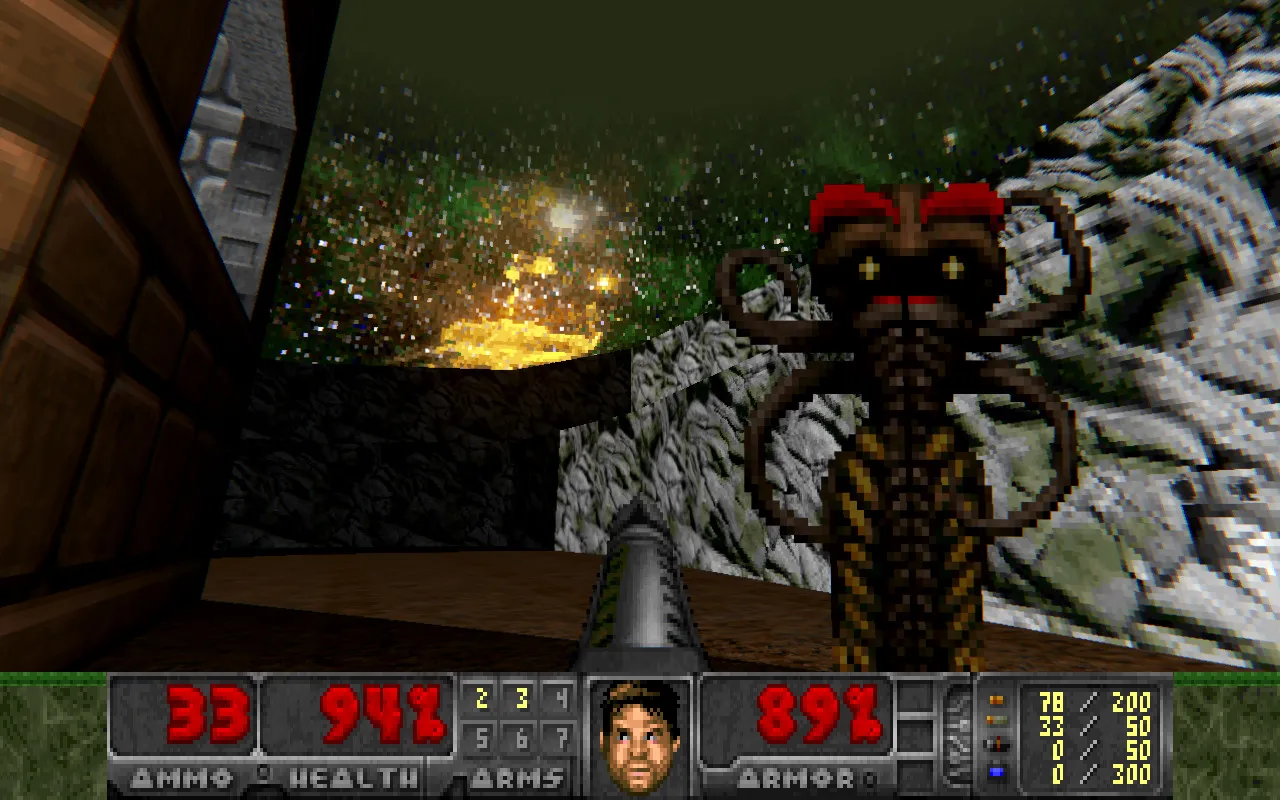Choose weapon slot 3 in ARMS panel
This screenshot has height=800, width=1280.
[521, 699]
